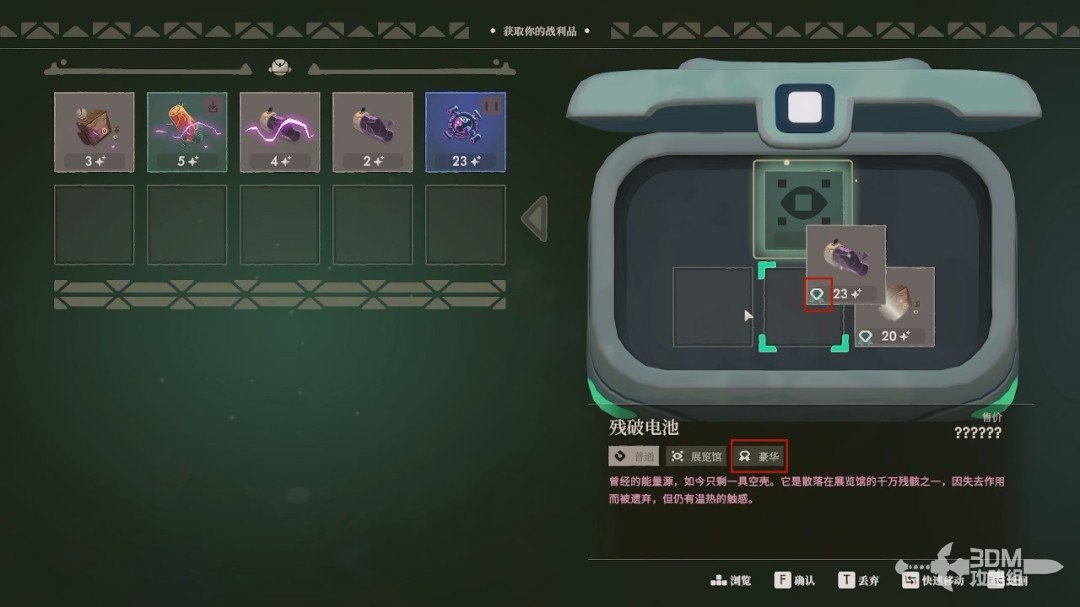The image size is (1080, 607).
Task: Click the left arrow between inventory and chest
Action: 535,219
